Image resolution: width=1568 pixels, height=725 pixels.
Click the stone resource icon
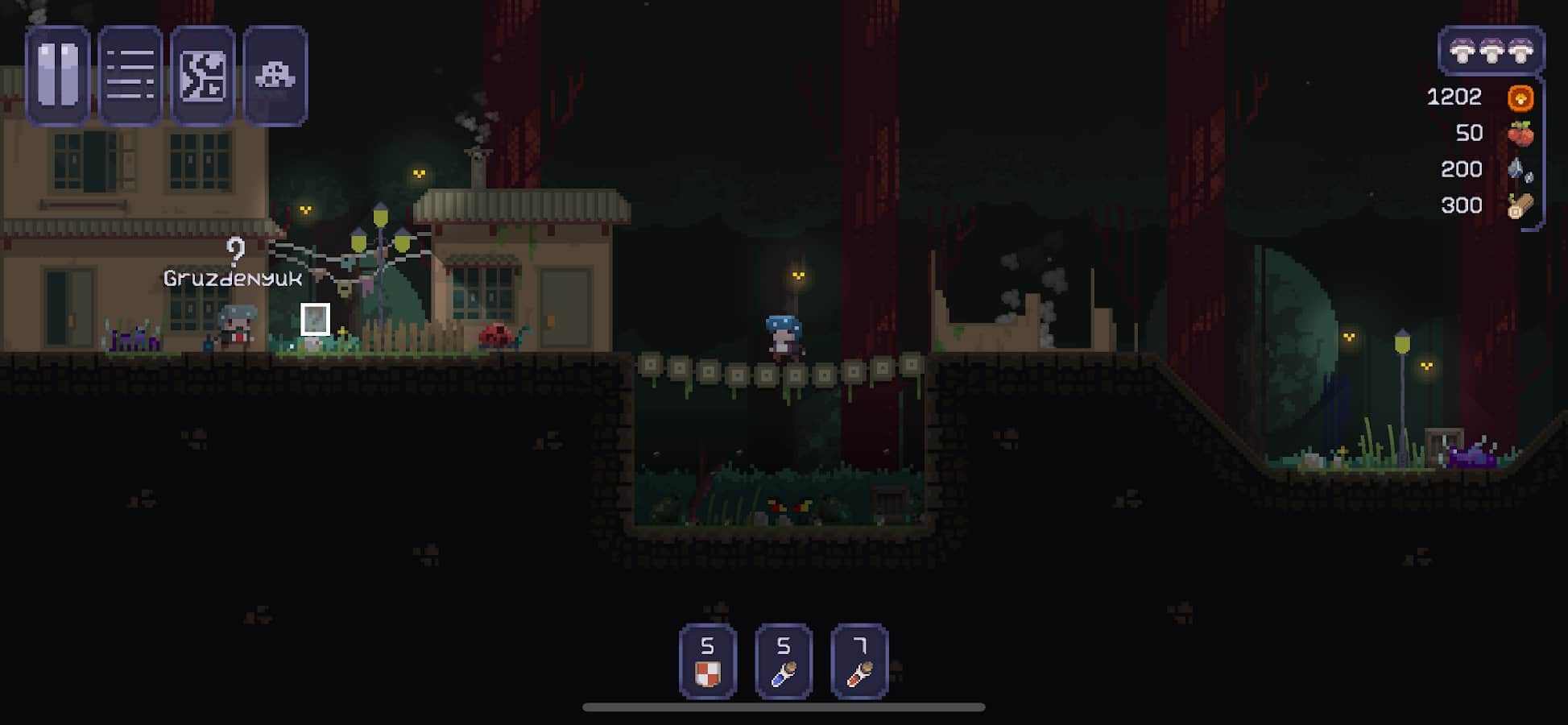(1520, 169)
